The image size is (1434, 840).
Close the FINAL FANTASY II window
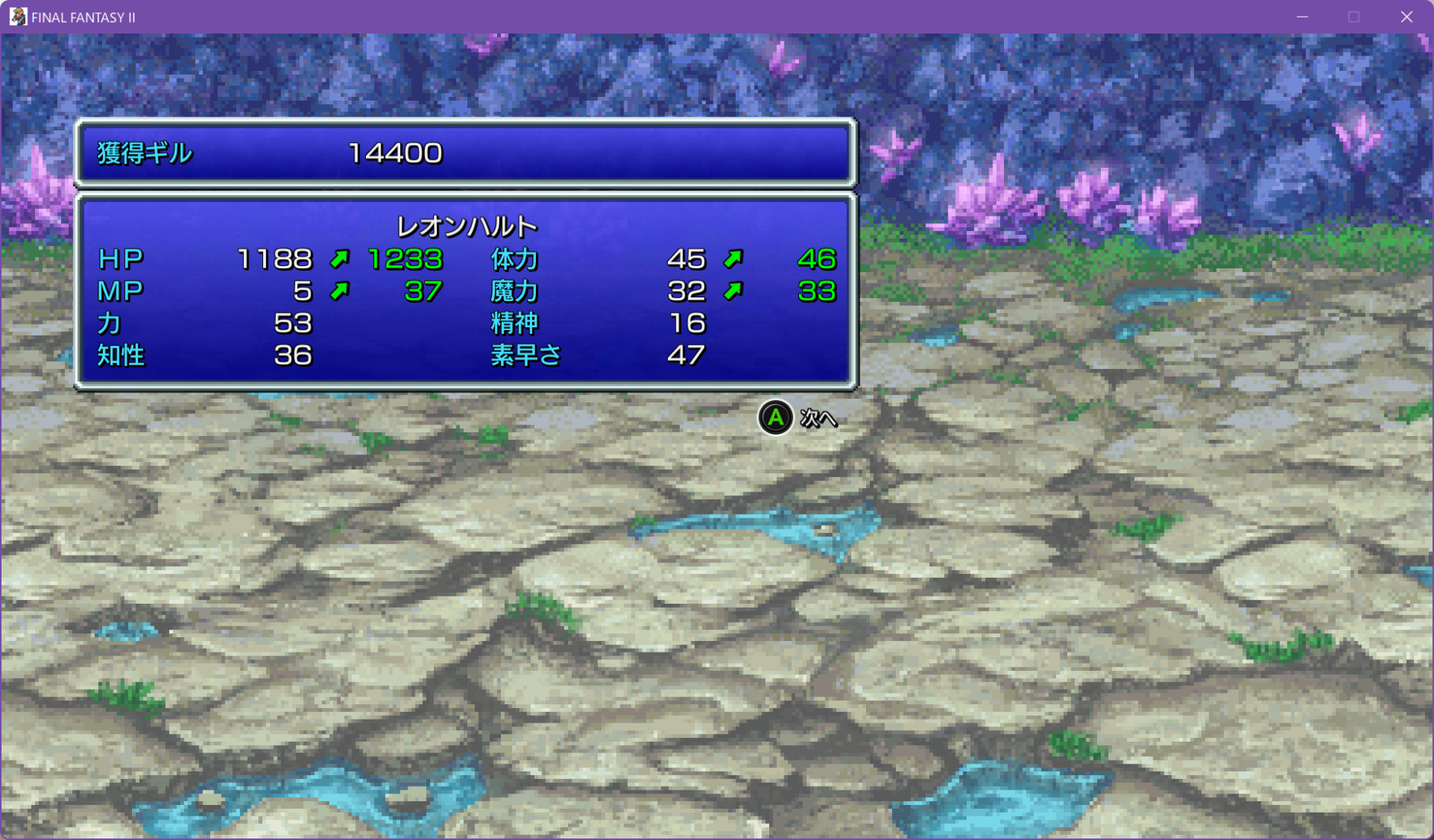tap(1407, 17)
